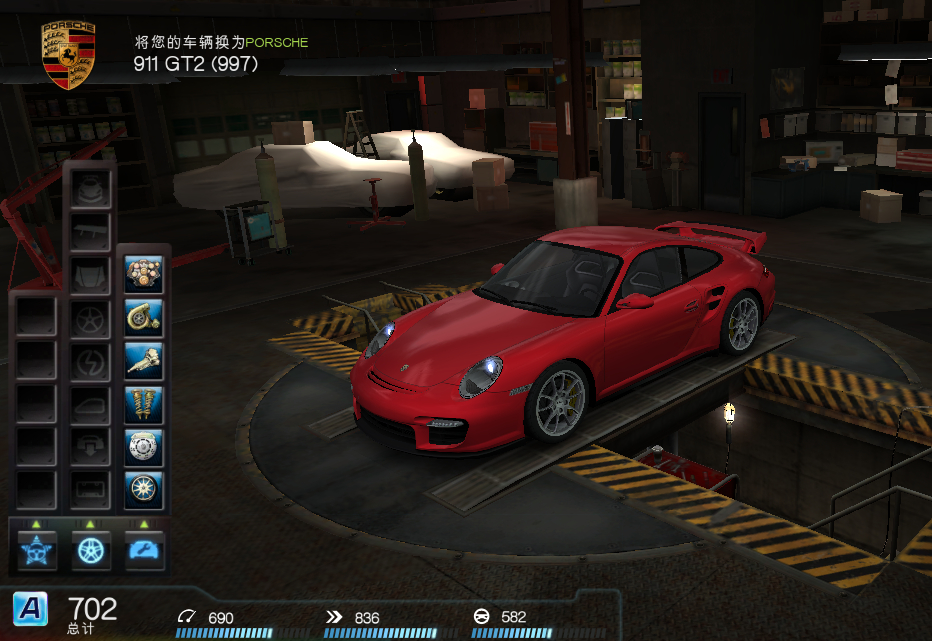Viewport: 932px width, 641px height.
Task: Choose the hood visual part slot
Action: point(90,275)
